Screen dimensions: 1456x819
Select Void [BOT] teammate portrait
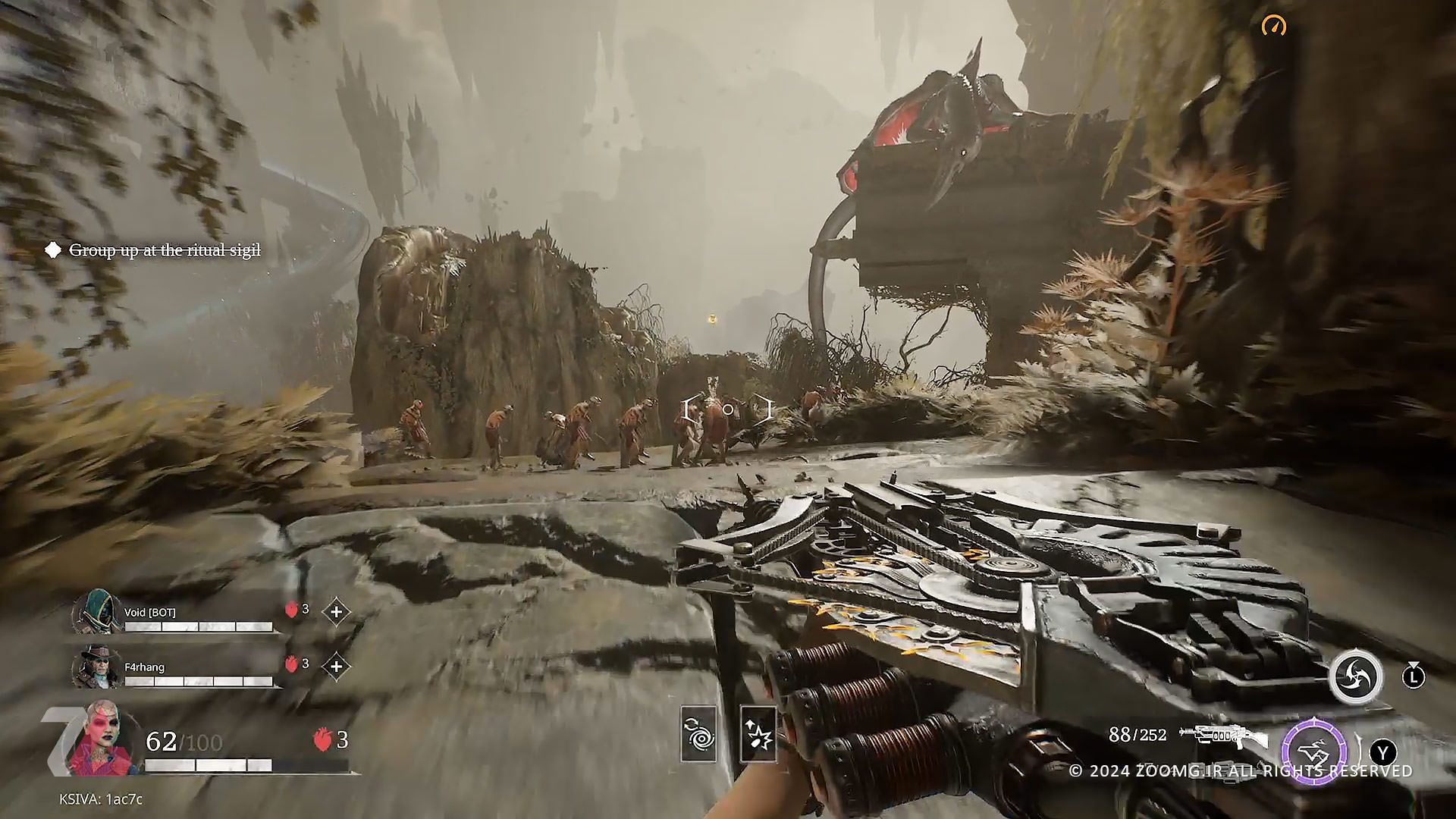(99, 611)
